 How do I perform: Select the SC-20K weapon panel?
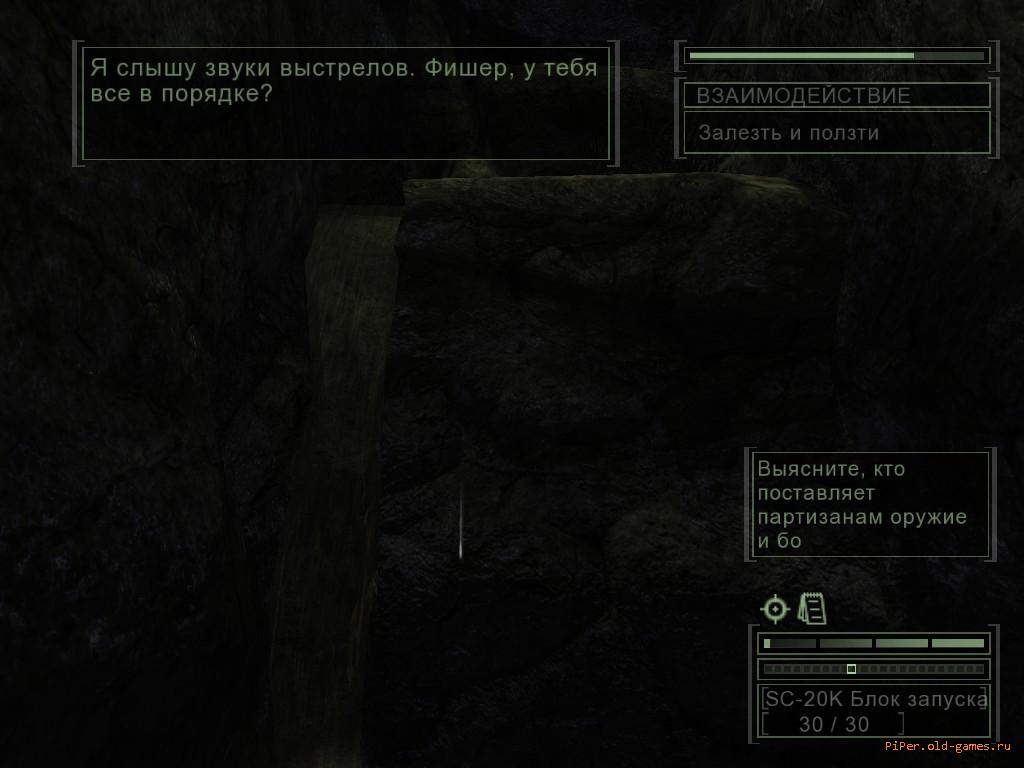coord(874,711)
